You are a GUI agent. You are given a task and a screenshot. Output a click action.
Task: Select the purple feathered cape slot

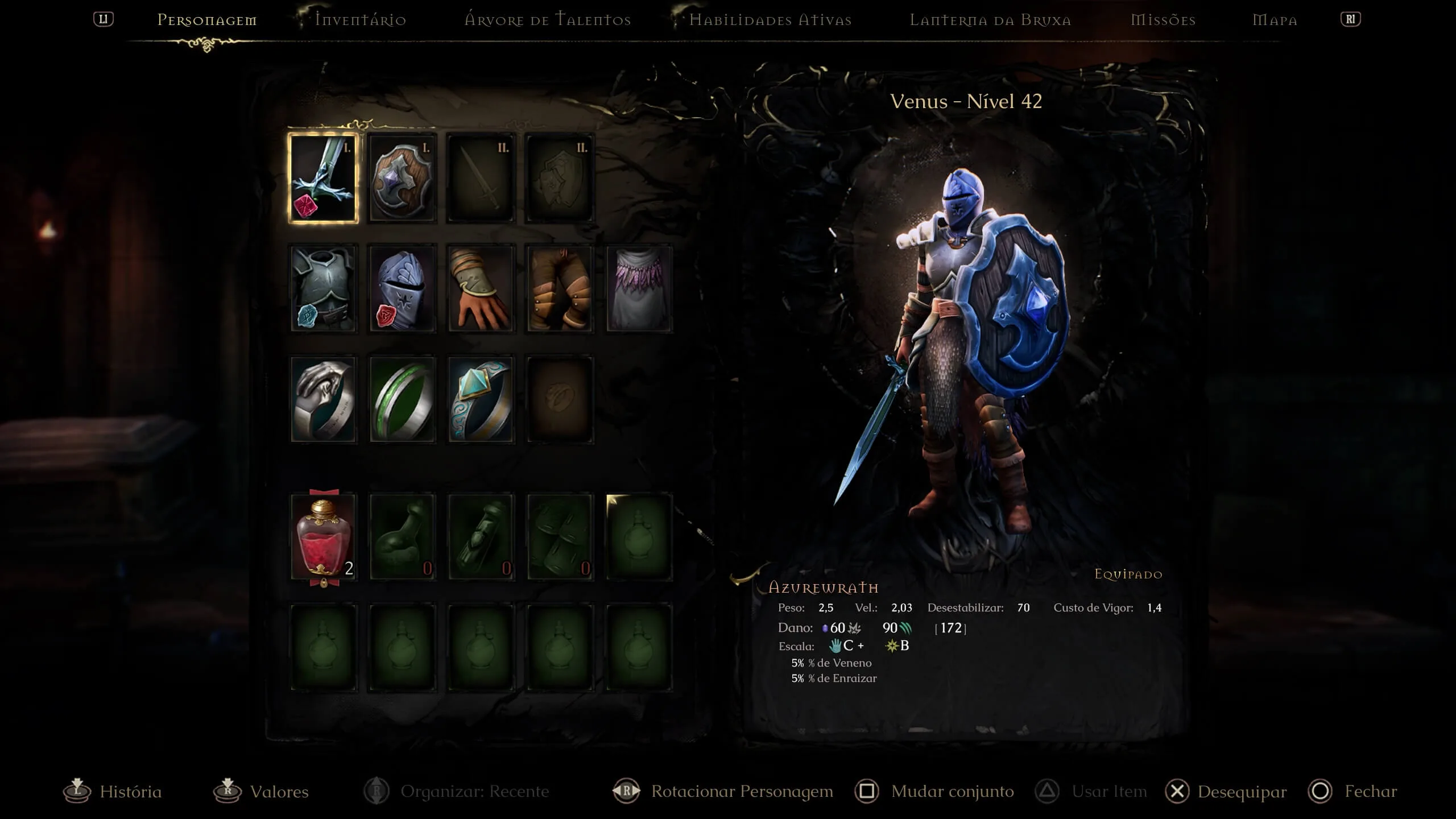pos(639,288)
